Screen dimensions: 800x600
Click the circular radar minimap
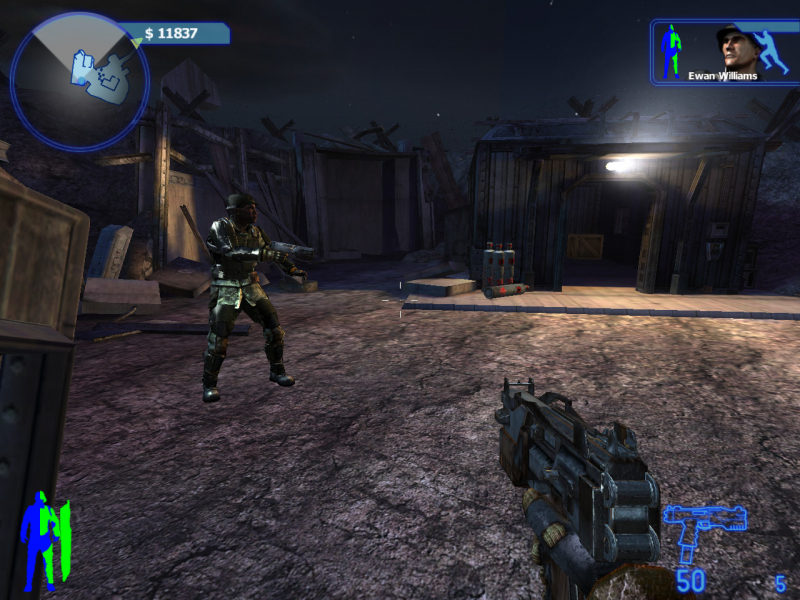pyautogui.click(x=79, y=81)
